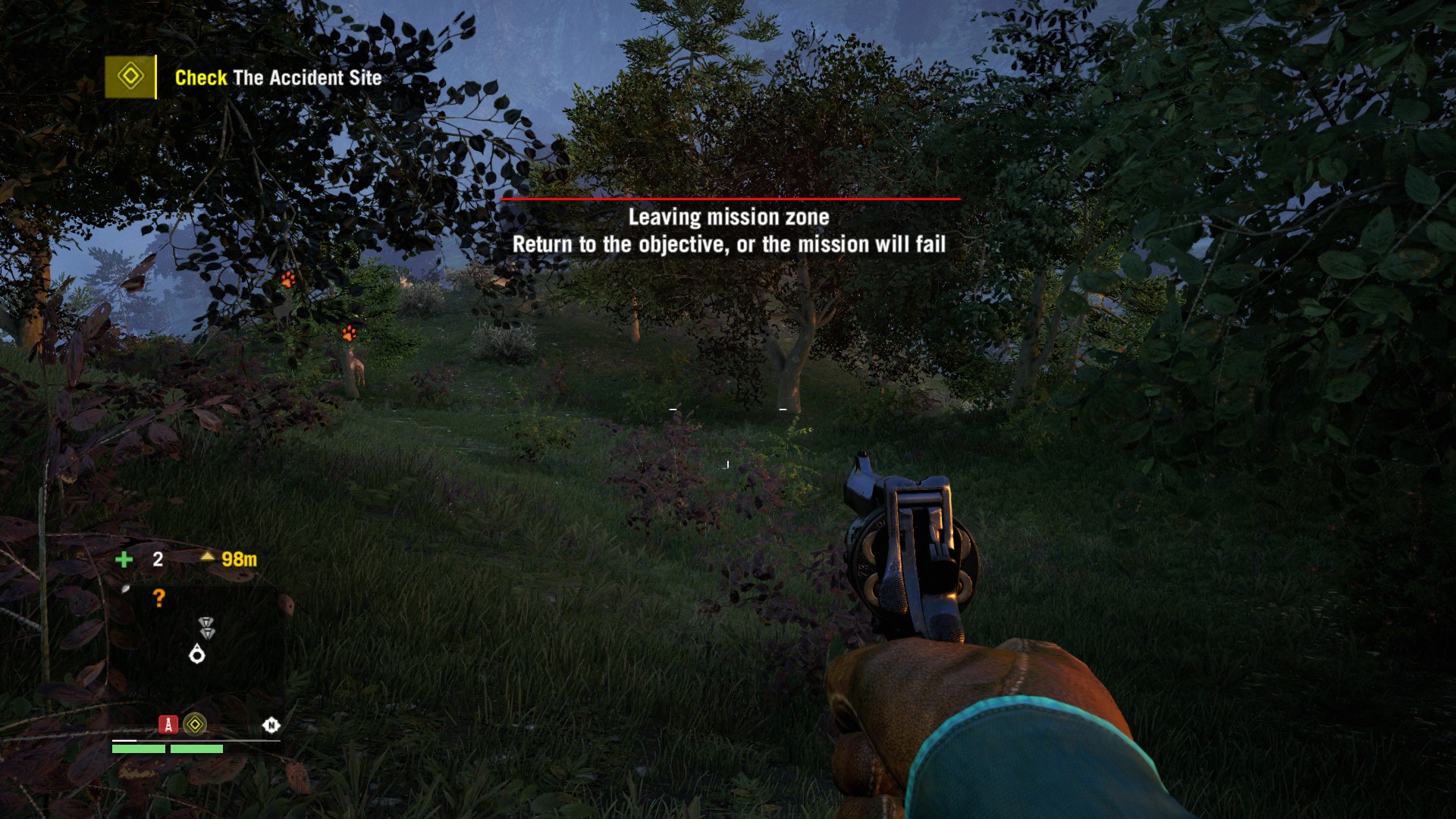The width and height of the screenshot is (1456, 819).
Task: Click the grey diamond markers on minimap
Action: tap(206, 627)
